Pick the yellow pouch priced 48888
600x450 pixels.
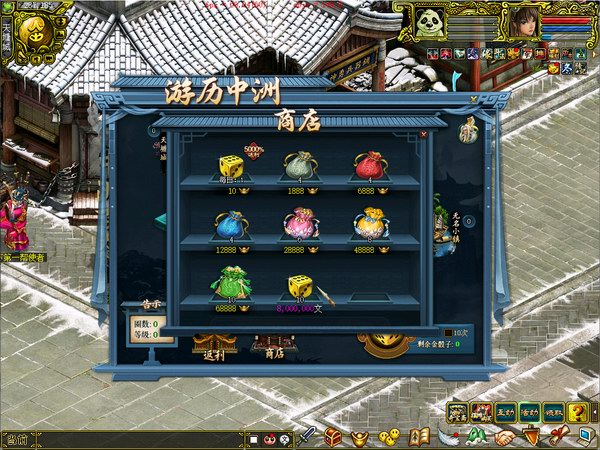(369, 222)
